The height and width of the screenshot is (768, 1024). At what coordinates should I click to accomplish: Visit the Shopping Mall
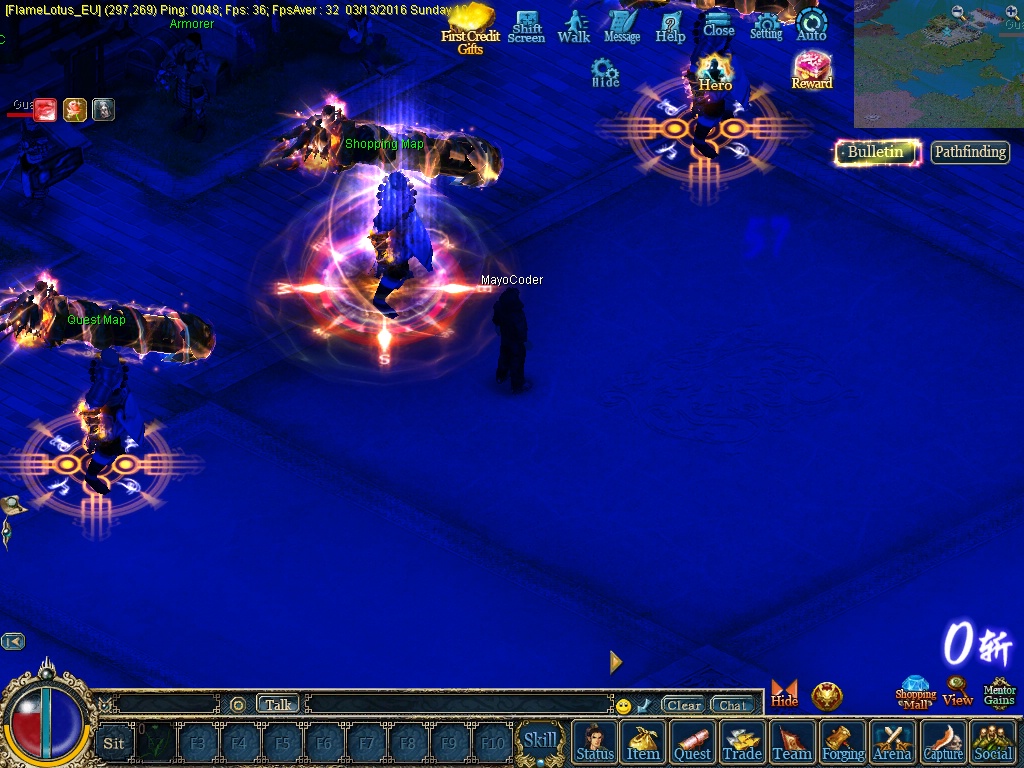point(915,692)
